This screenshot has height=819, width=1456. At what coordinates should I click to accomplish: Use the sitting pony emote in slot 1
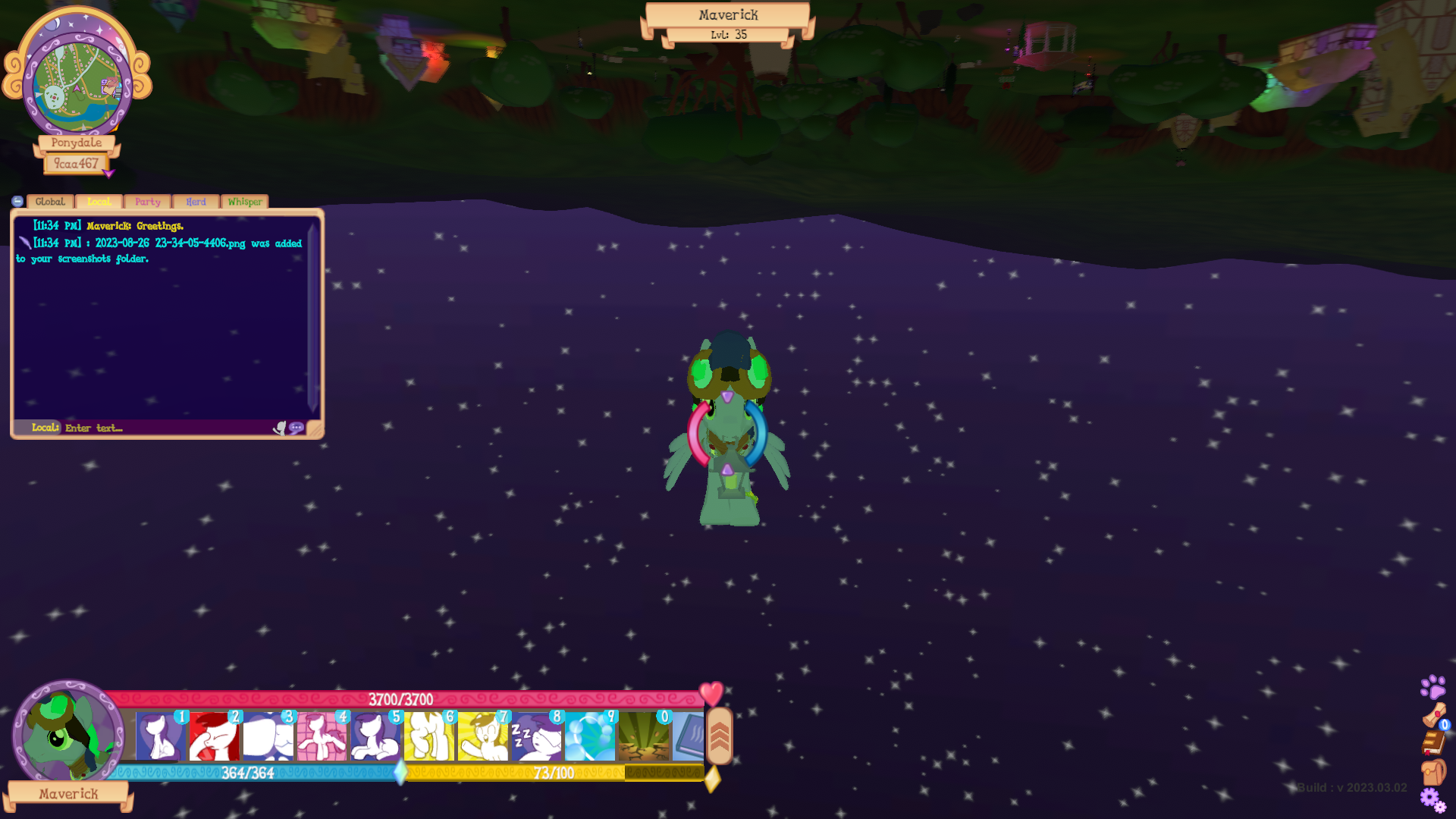[x=160, y=736]
